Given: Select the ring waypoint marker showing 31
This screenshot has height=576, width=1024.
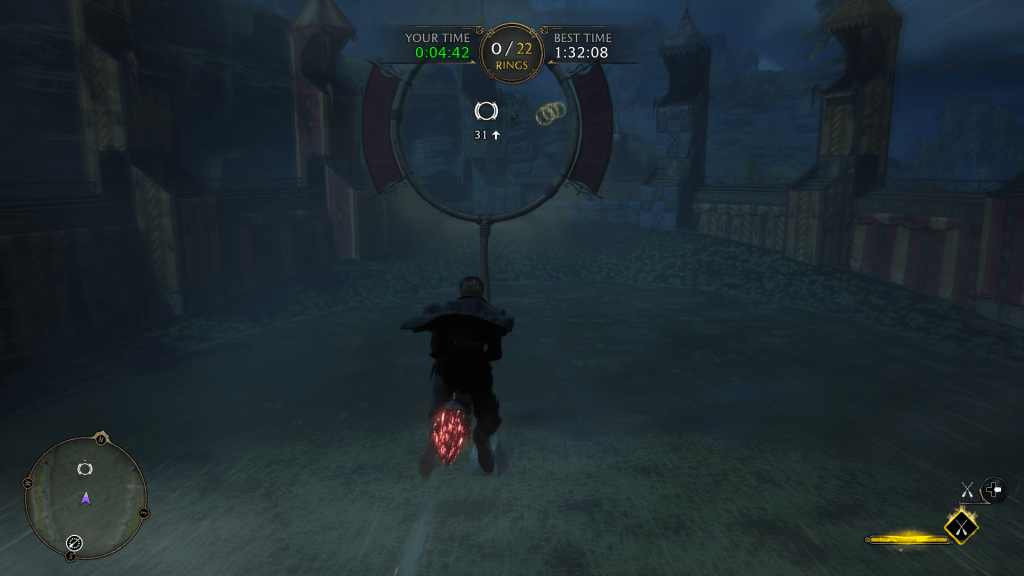Looking at the screenshot, I should click(486, 112).
